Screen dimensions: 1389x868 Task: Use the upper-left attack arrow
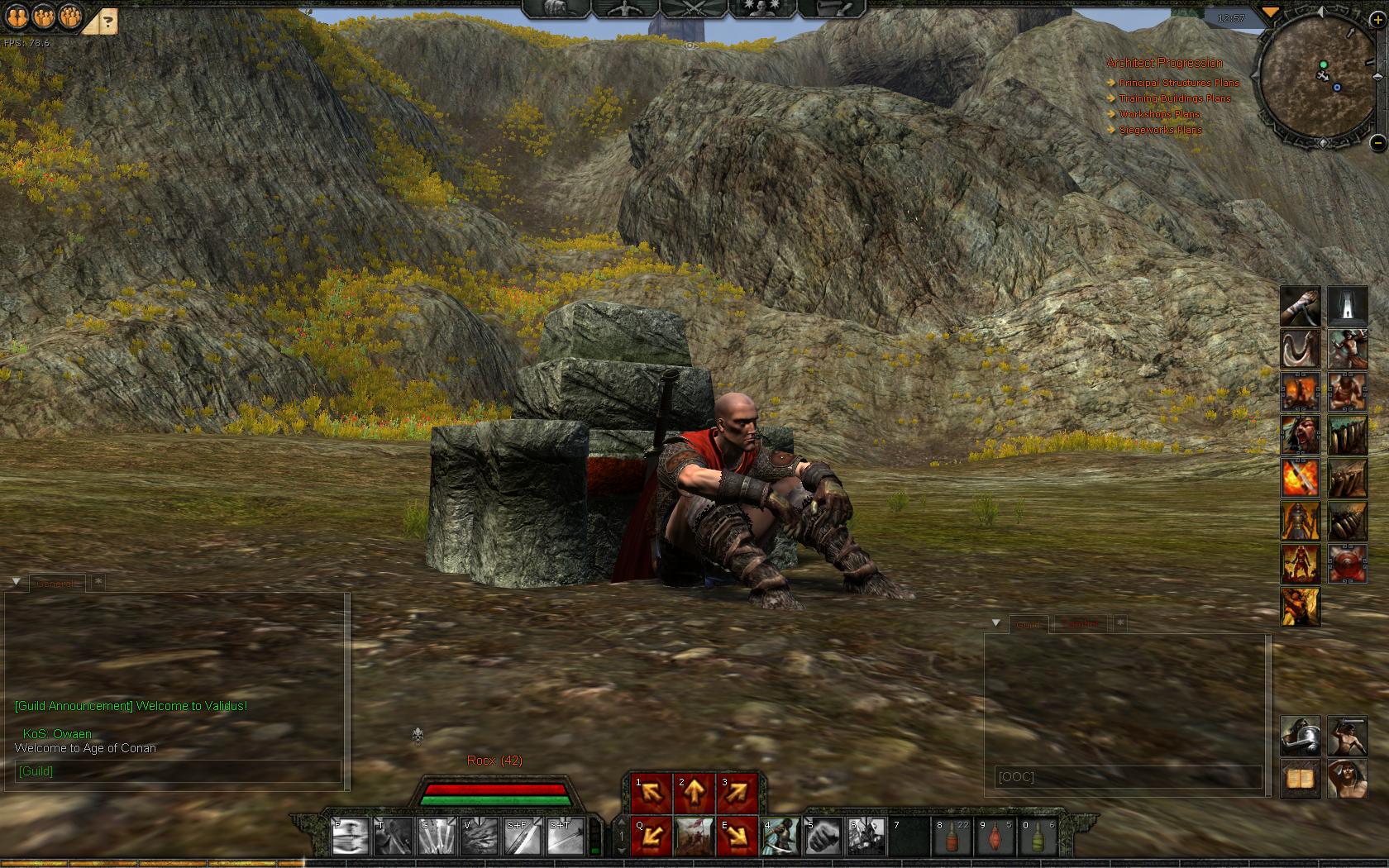pos(652,794)
